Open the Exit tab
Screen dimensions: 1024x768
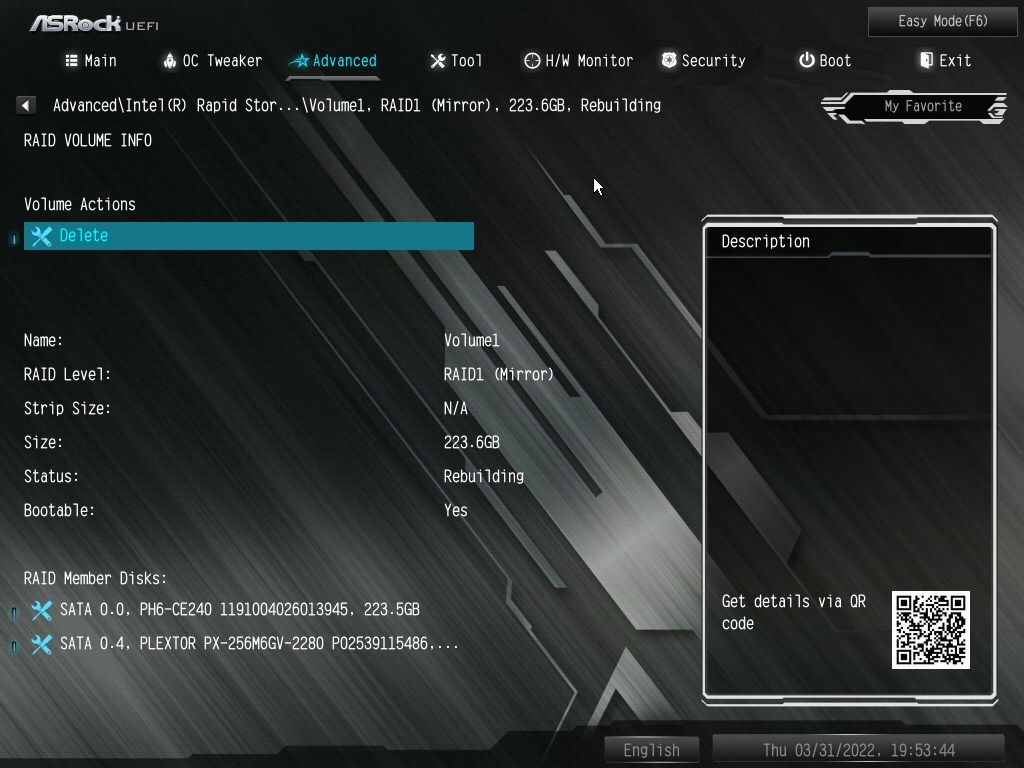point(945,61)
